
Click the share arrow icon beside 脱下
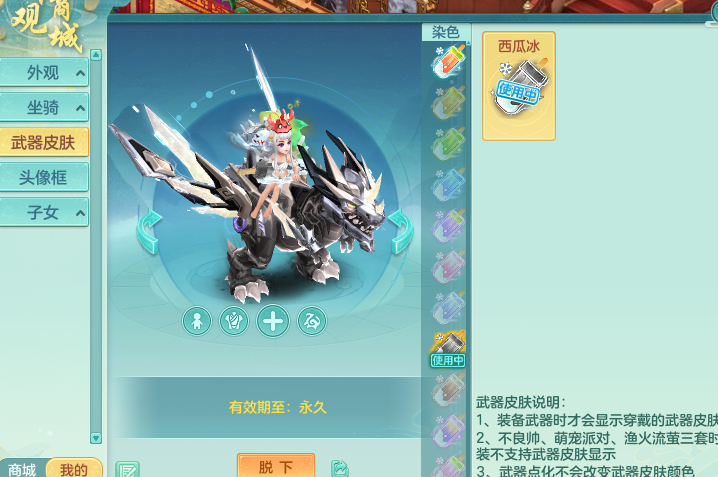click(340, 468)
